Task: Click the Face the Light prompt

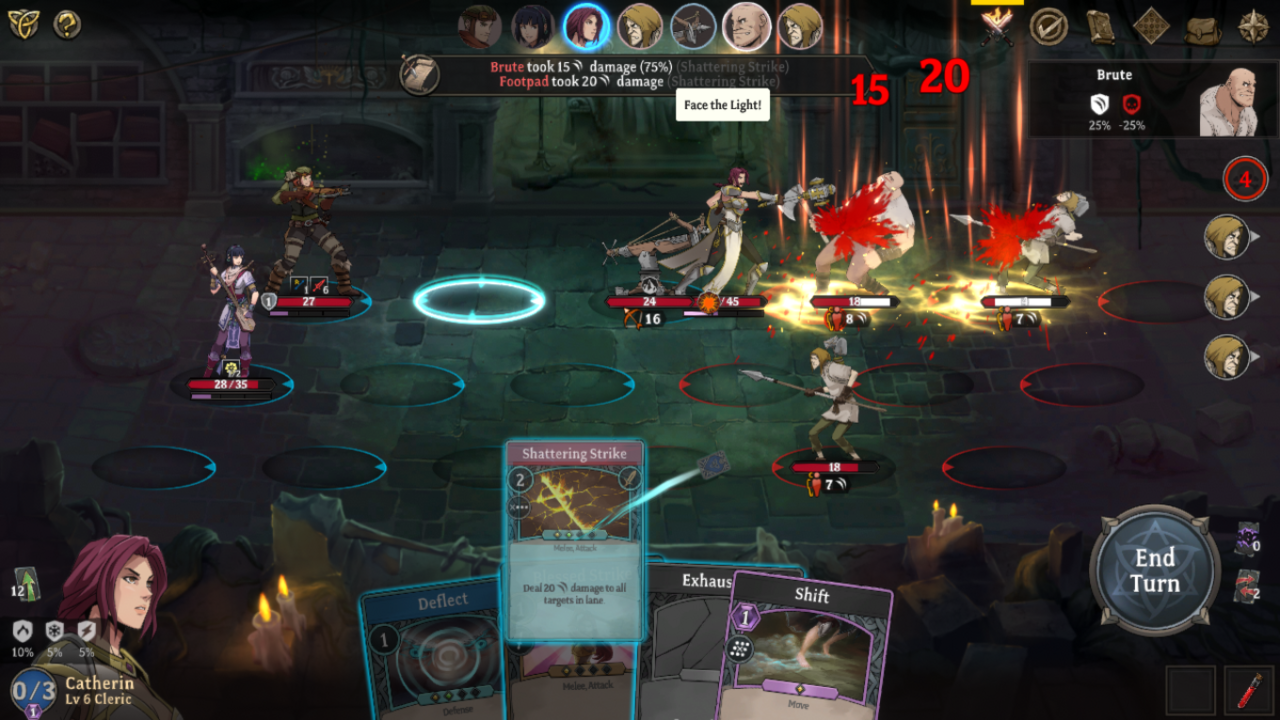Action: pos(722,104)
